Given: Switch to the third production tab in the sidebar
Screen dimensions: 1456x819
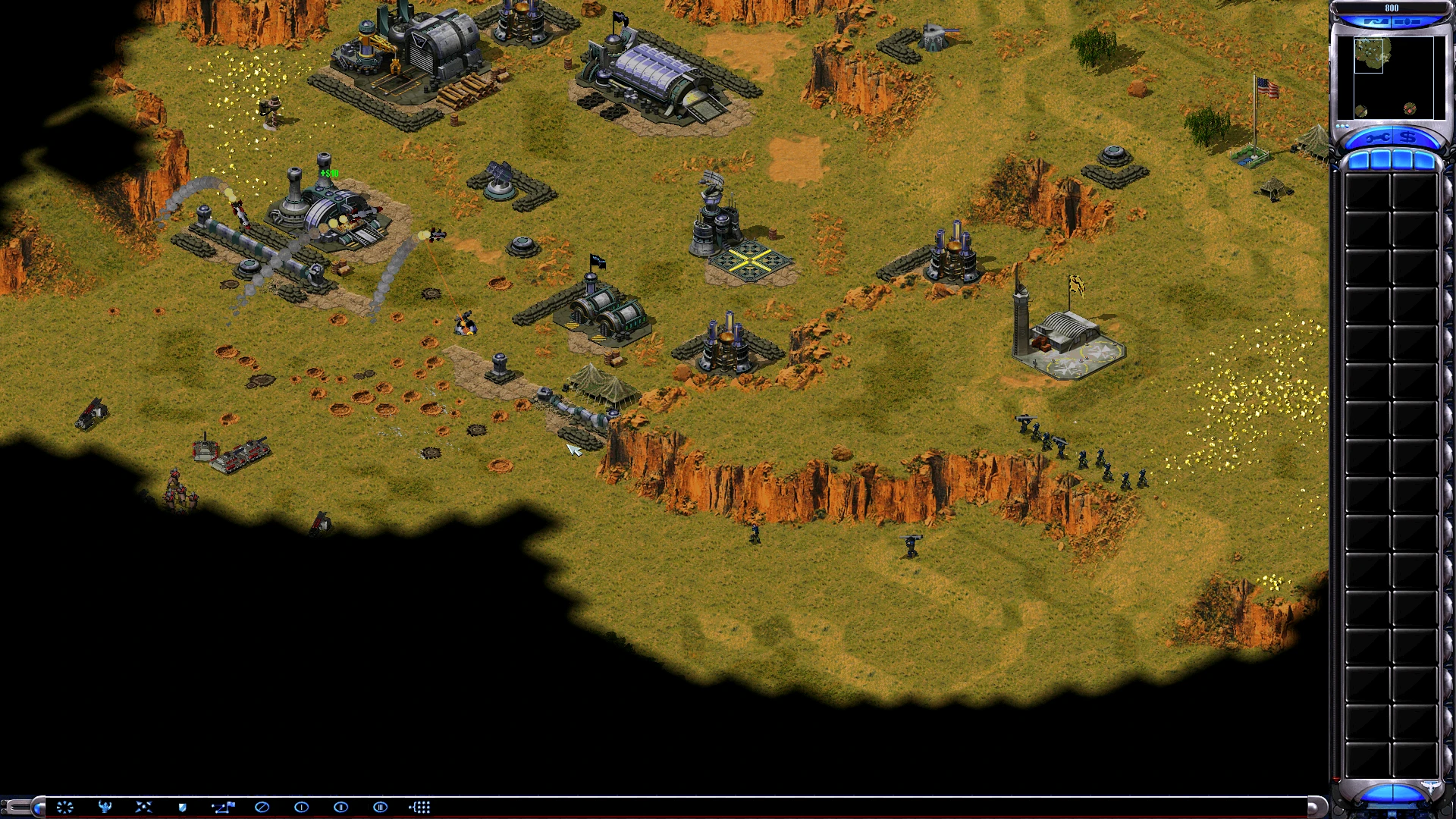Looking at the screenshot, I should point(1403,159).
